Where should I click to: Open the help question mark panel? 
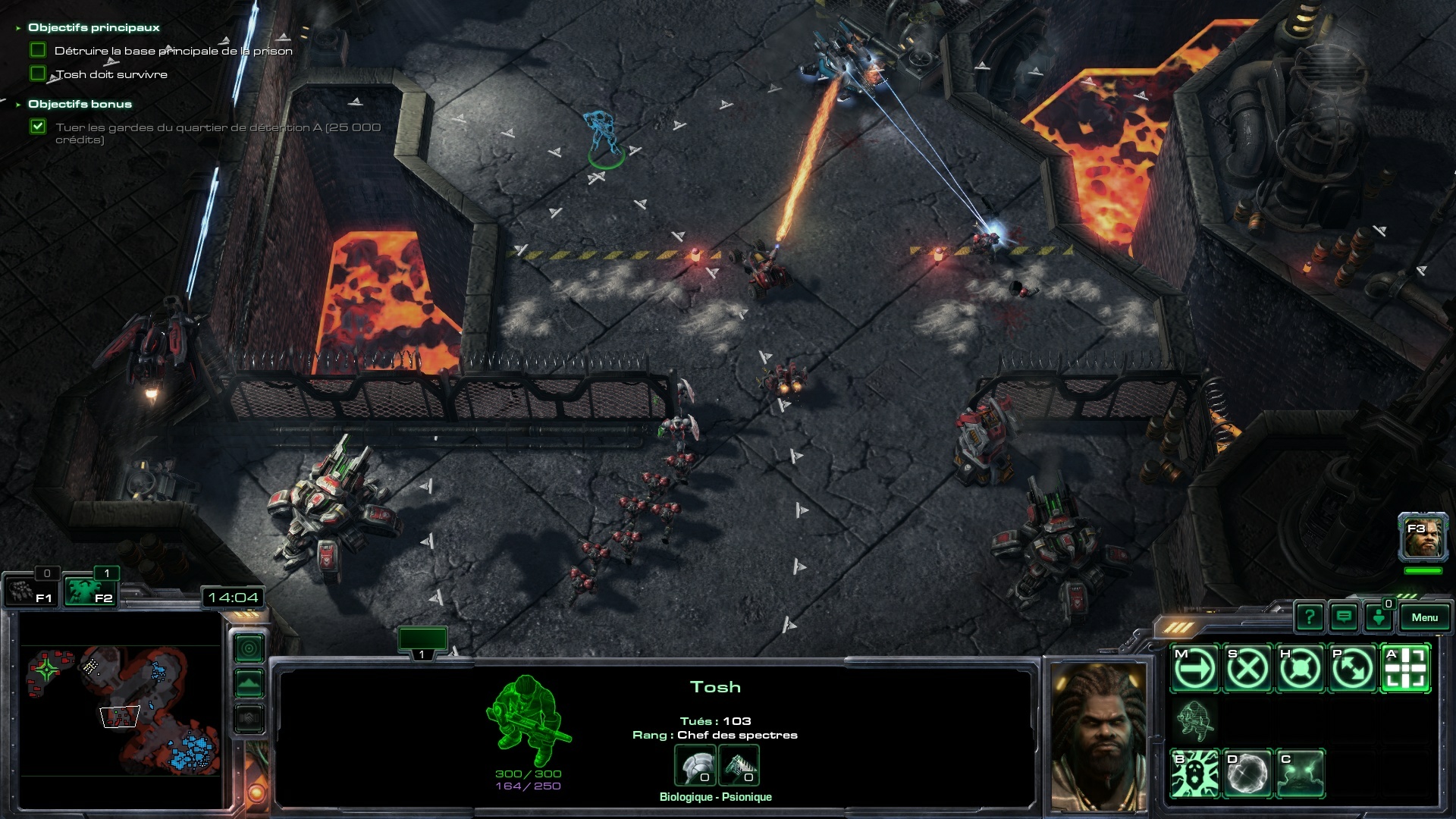coord(1310,617)
